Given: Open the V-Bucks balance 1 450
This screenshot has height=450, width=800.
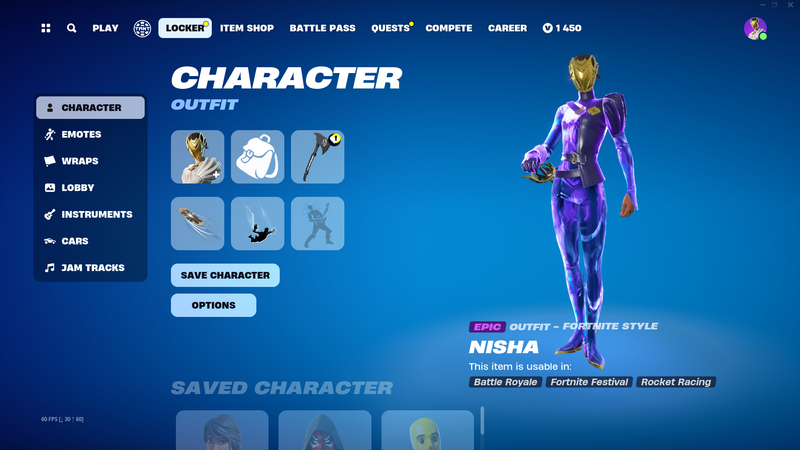Looking at the screenshot, I should pos(562,28).
